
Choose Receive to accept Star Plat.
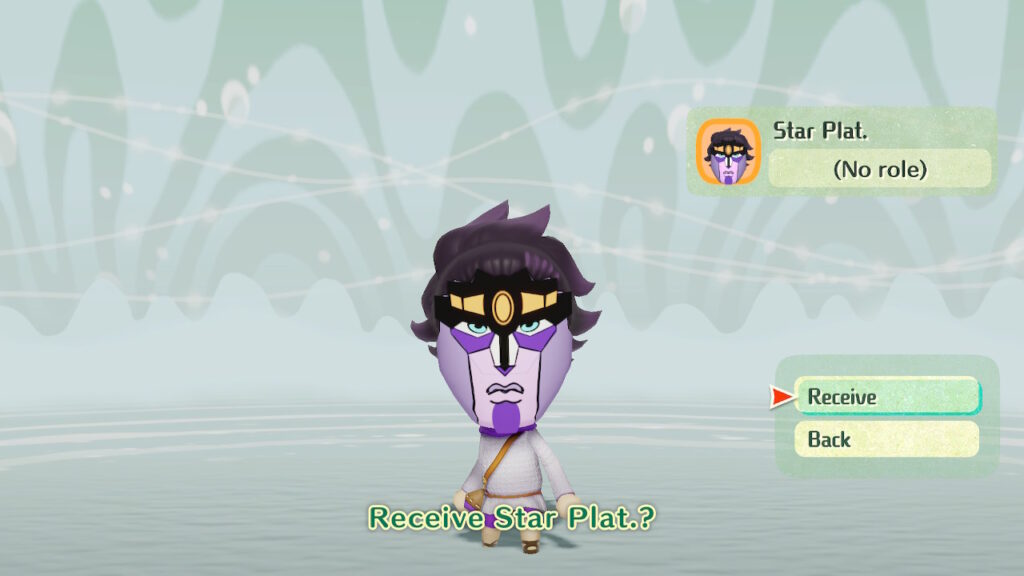pos(887,396)
